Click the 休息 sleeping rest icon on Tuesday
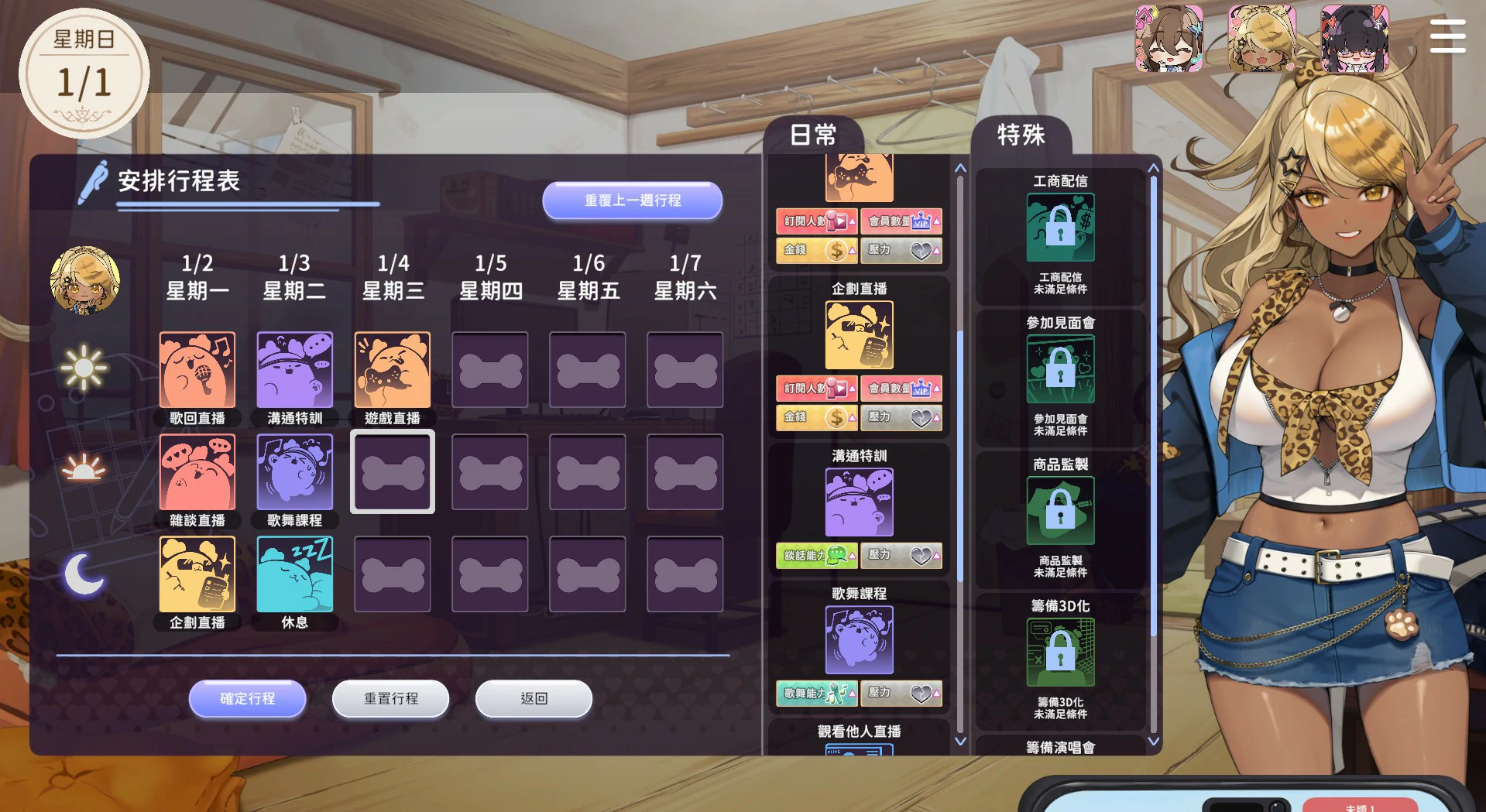Viewport: 1486px width, 812px height. click(294, 574)
